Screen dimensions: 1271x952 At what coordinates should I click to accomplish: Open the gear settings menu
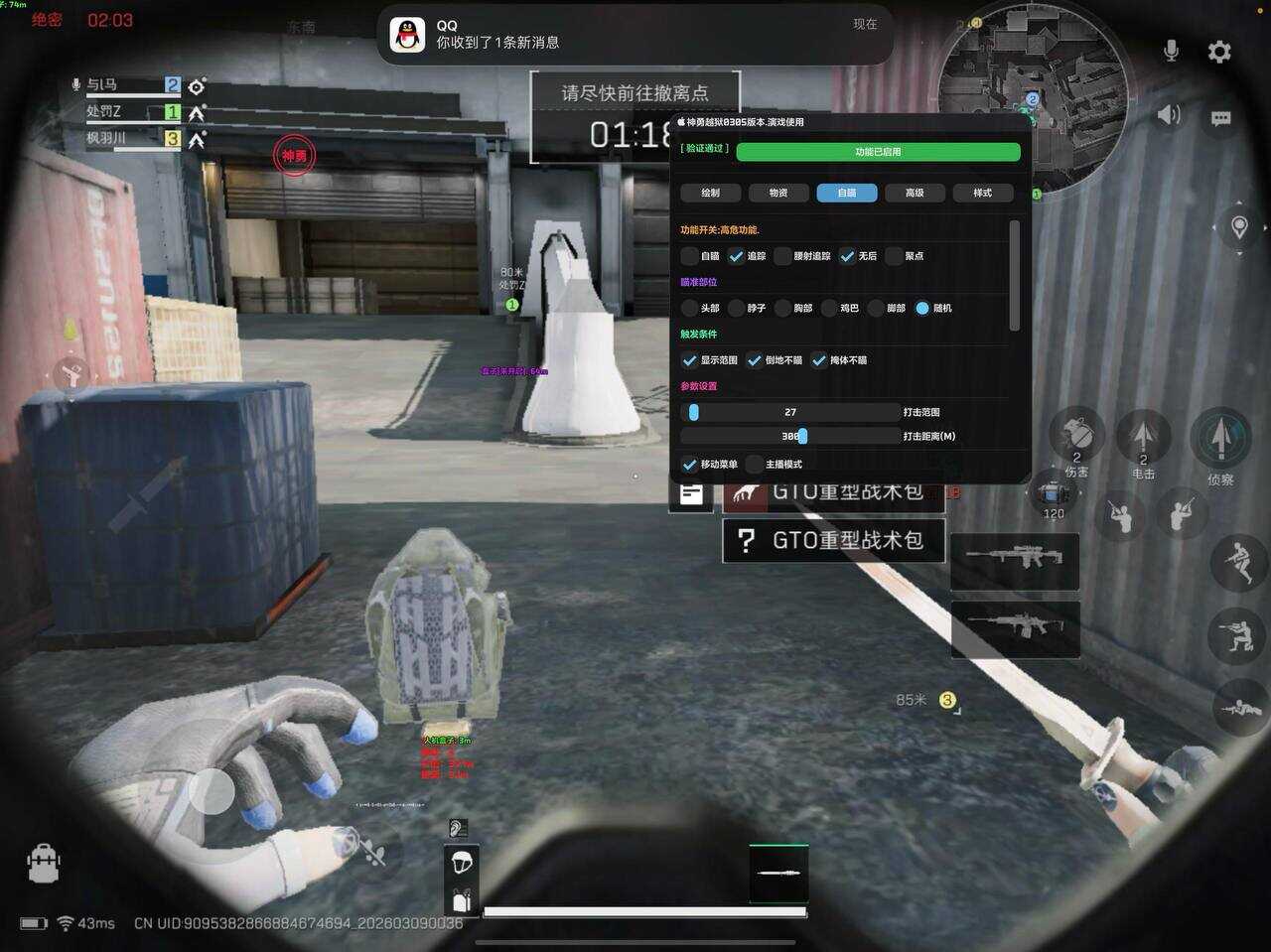pyautogui.click(x=1219, y=52)
